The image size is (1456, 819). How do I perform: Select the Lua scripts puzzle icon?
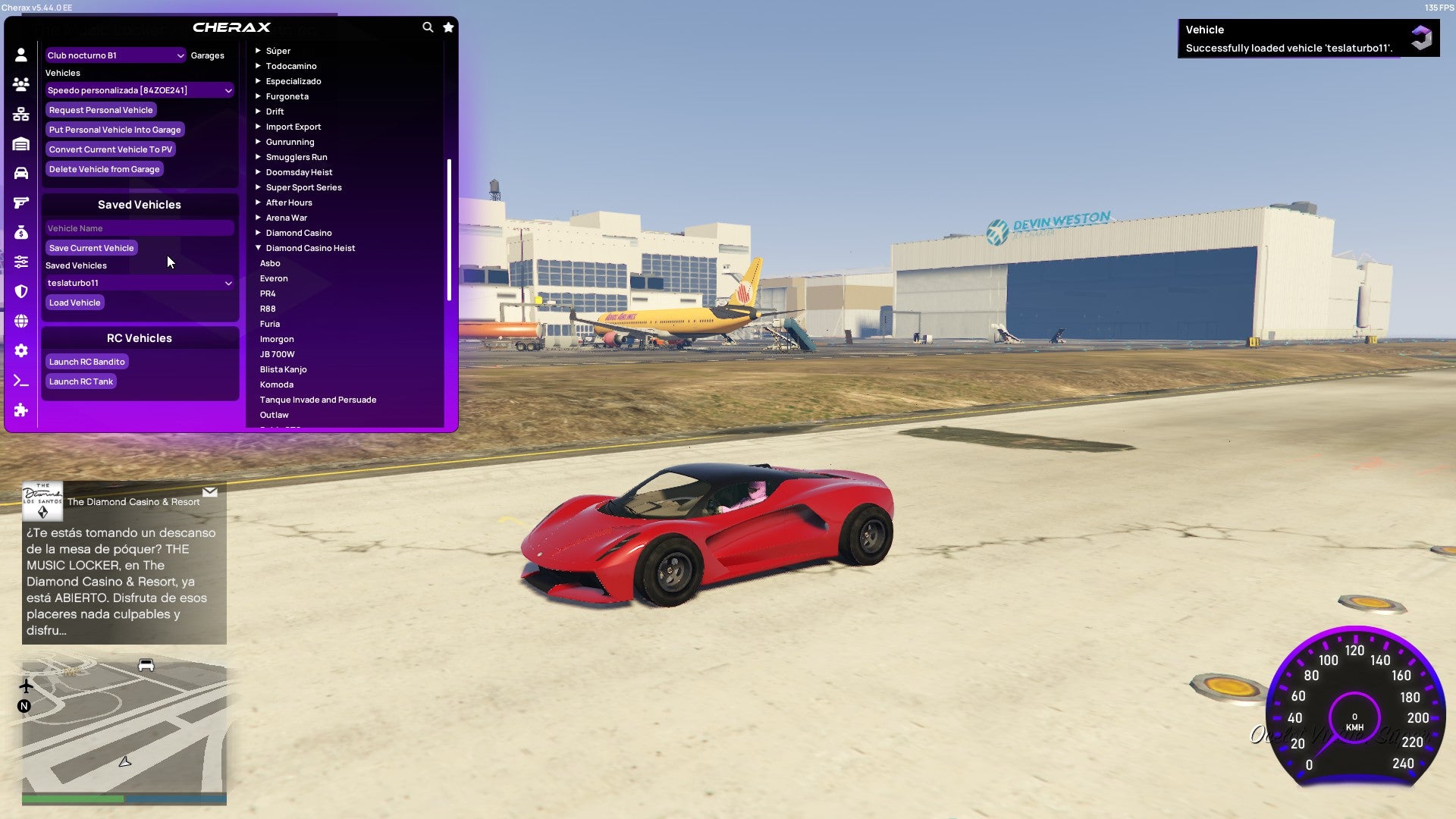pos(21,410)
